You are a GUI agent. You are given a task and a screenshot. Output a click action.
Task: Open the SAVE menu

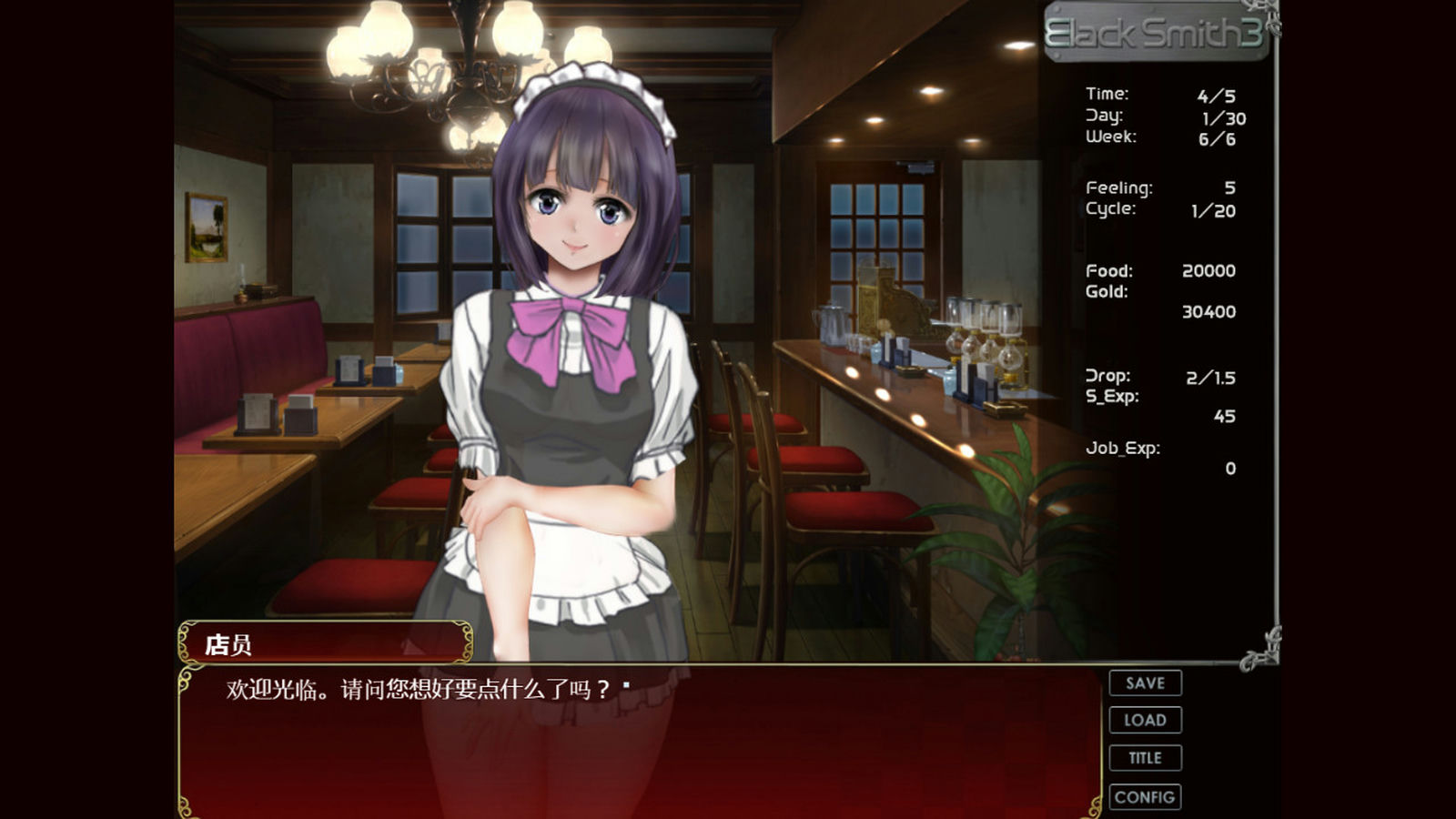[1145, 683]
